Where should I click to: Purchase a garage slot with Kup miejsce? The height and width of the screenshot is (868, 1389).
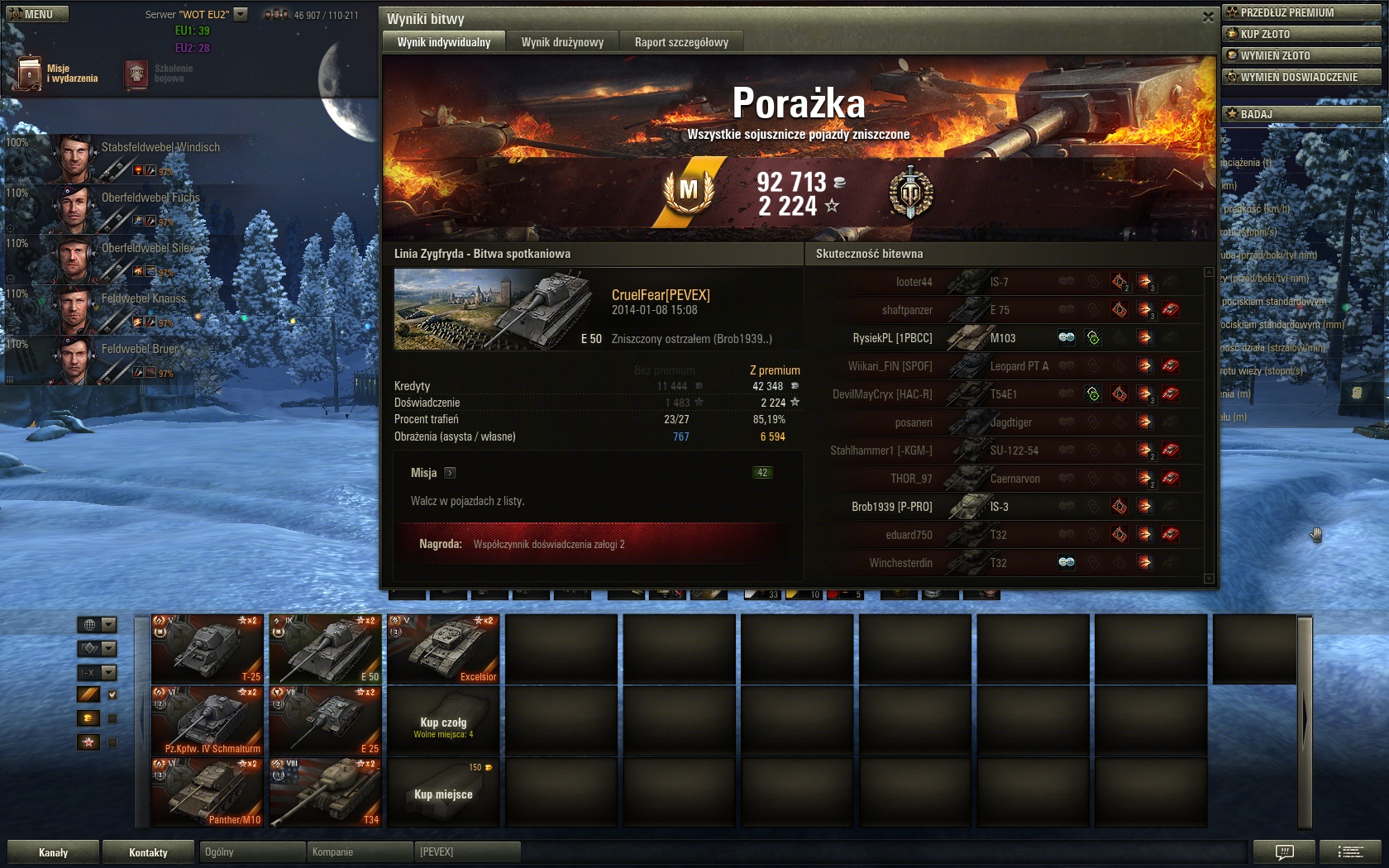click(443, 794)
